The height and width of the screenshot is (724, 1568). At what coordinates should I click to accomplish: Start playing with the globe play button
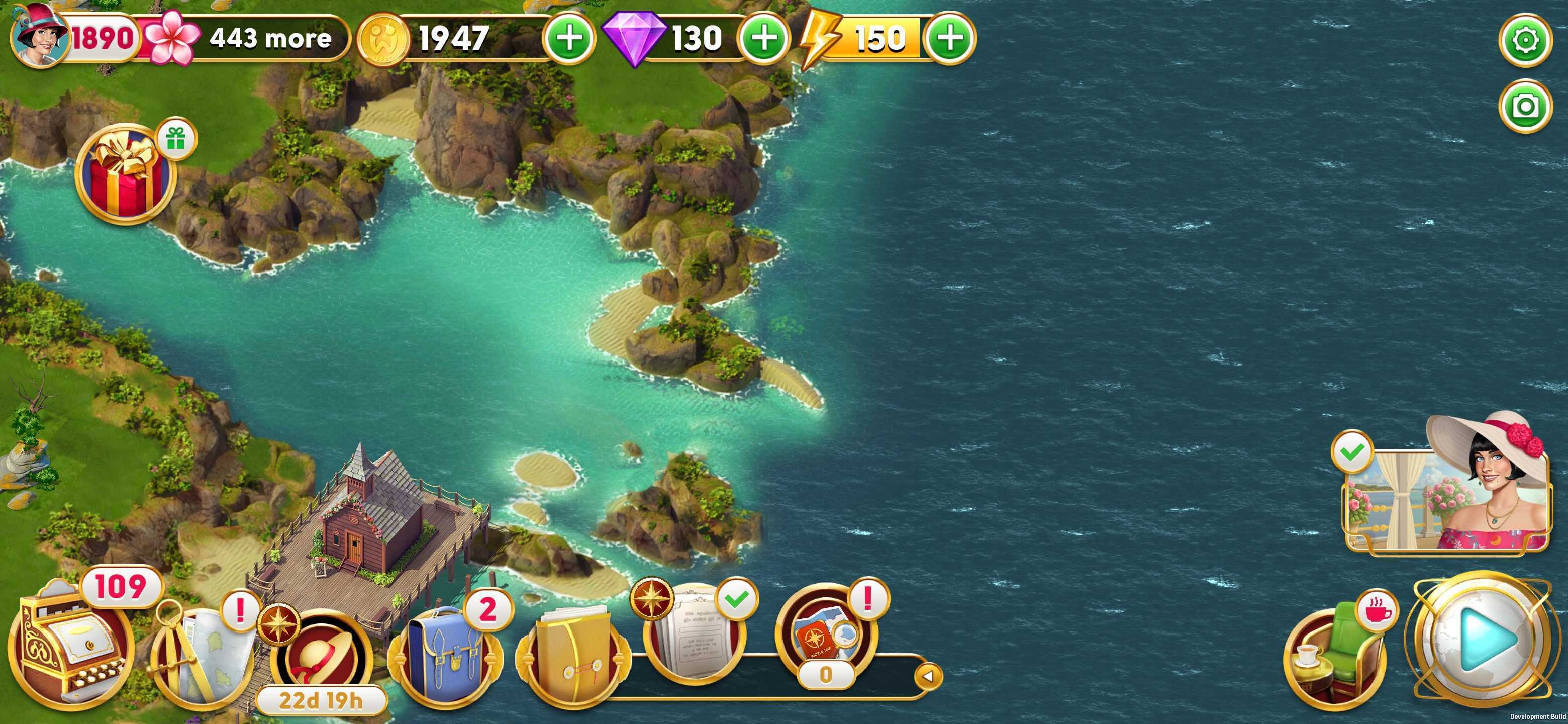(x=1482, y=640)
